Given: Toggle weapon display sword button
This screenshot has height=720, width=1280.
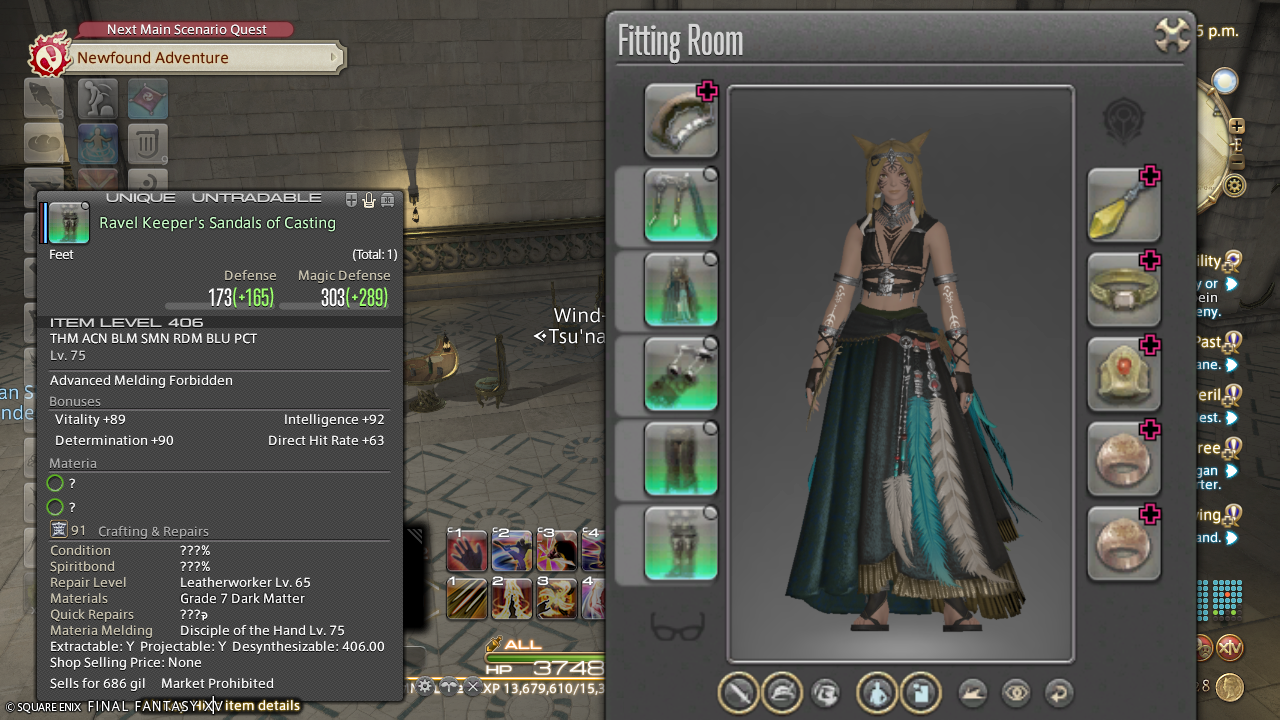Looking at the screenshot, I should (x=738, y=692).
